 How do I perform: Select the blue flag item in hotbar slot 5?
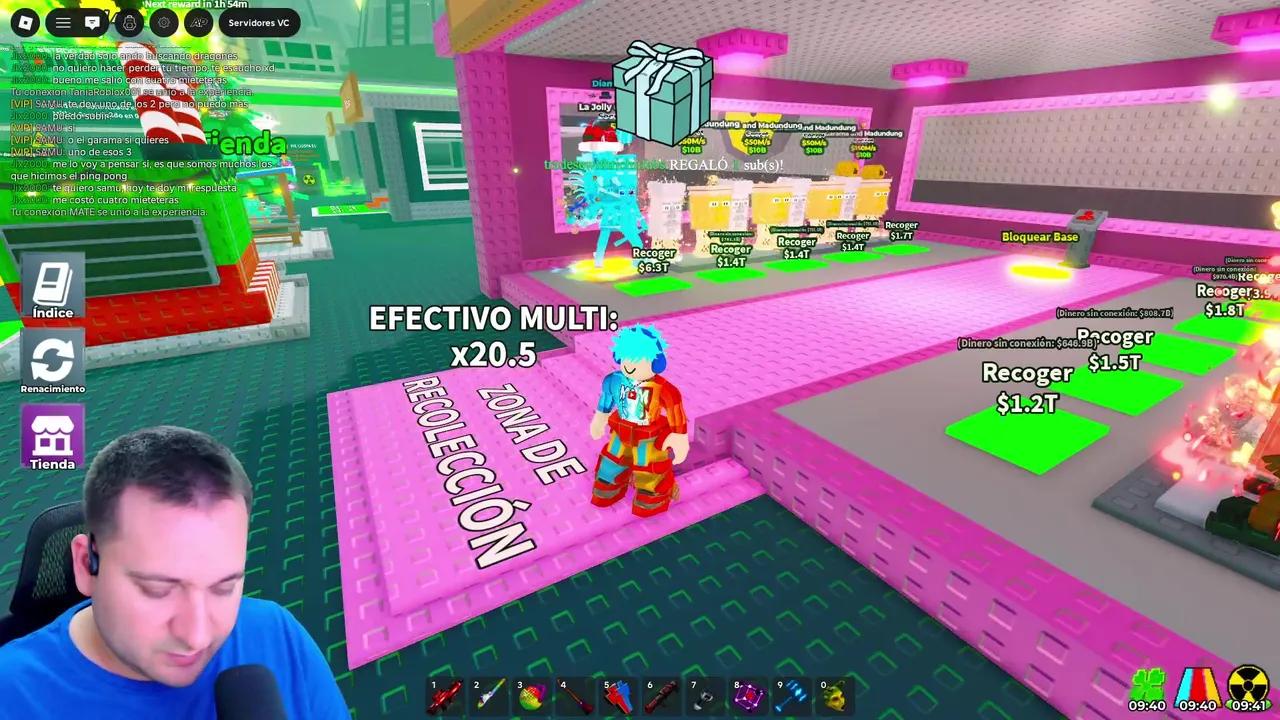coord(618,695)
